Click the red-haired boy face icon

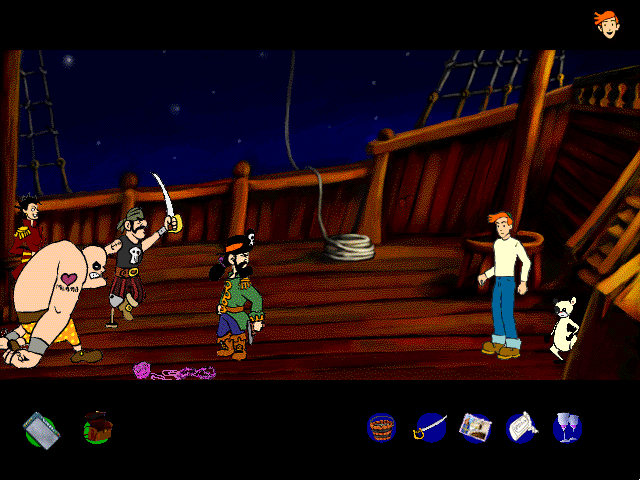(x=606, y=22)
